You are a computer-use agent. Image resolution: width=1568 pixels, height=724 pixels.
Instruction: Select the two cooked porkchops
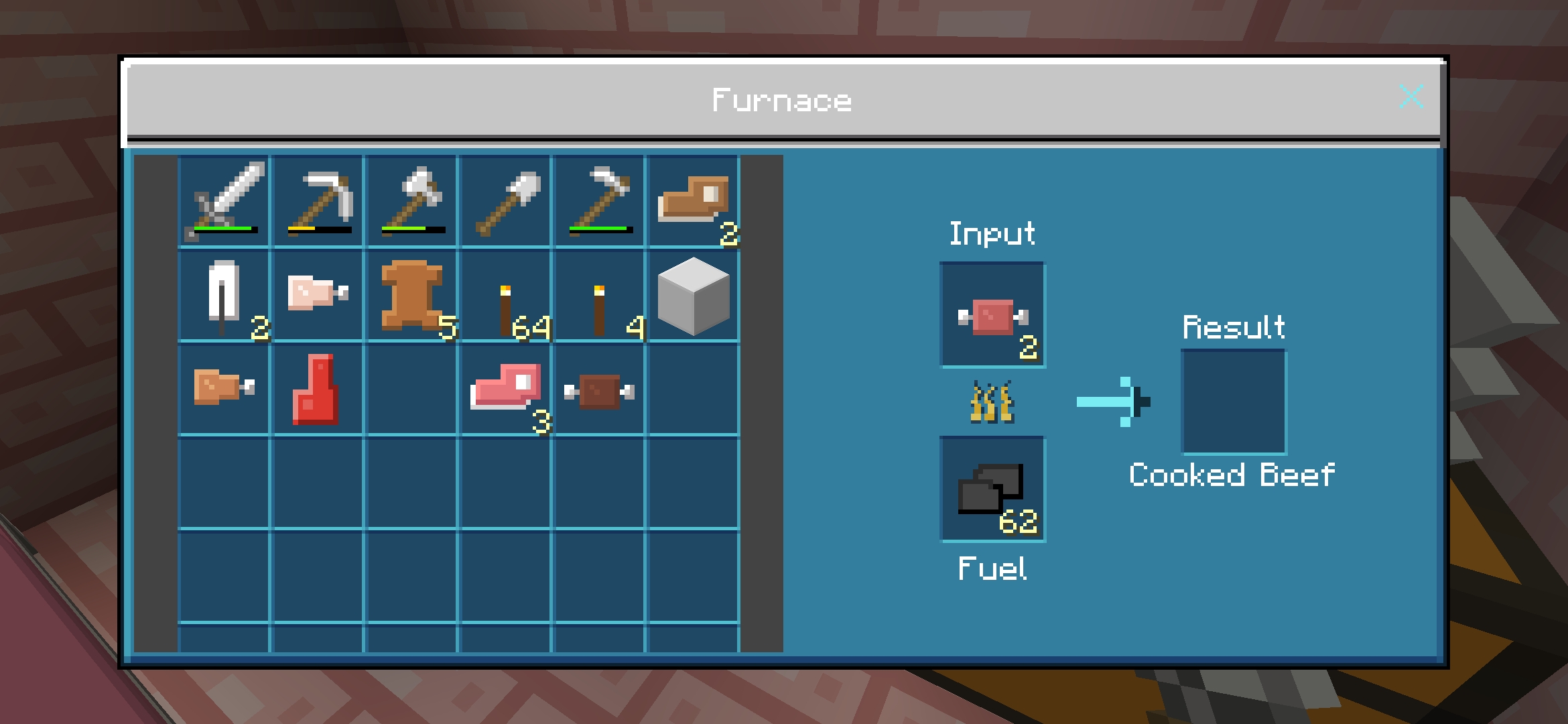[694, 201]
